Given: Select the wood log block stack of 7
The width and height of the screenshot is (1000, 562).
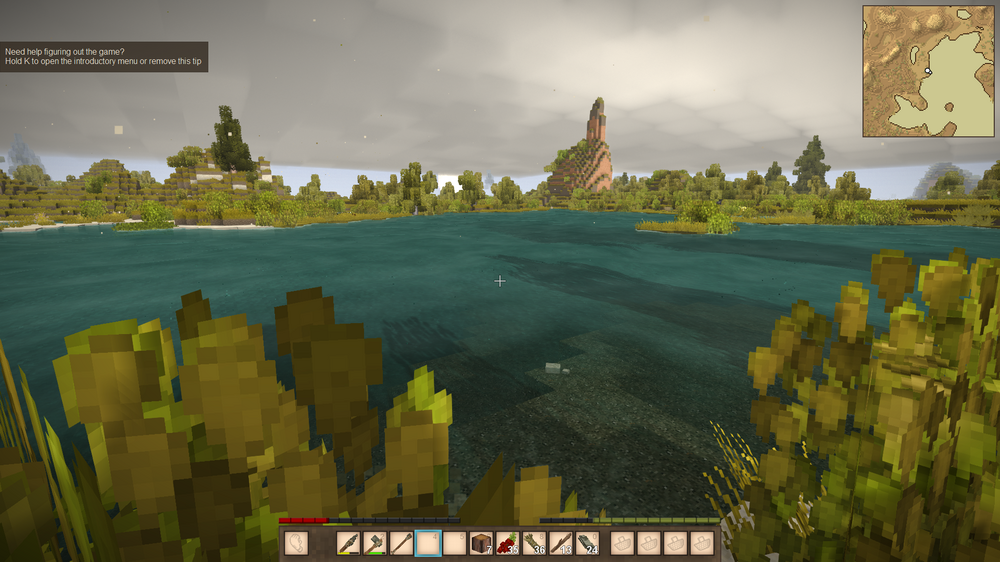Looking at the screenshot, I should pyautogui.click(x=482, y=543).
